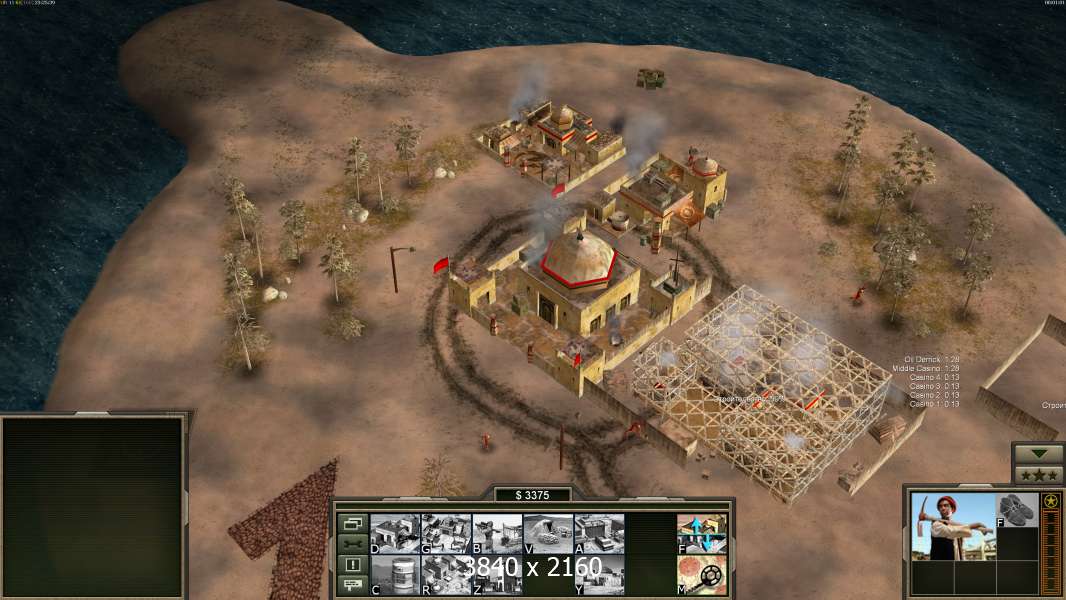Screen dimensions: 1066x600
Task: Activate the blue up-down arrows command (F)
Action: 702,533
